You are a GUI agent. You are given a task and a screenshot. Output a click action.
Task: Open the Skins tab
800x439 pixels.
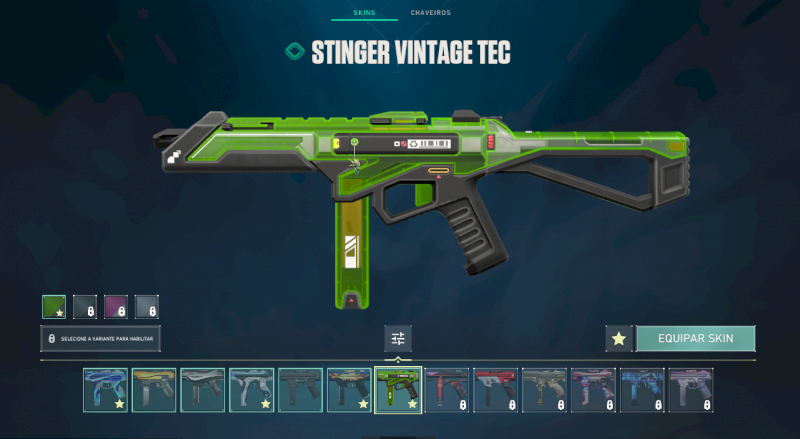click(364, 13)
